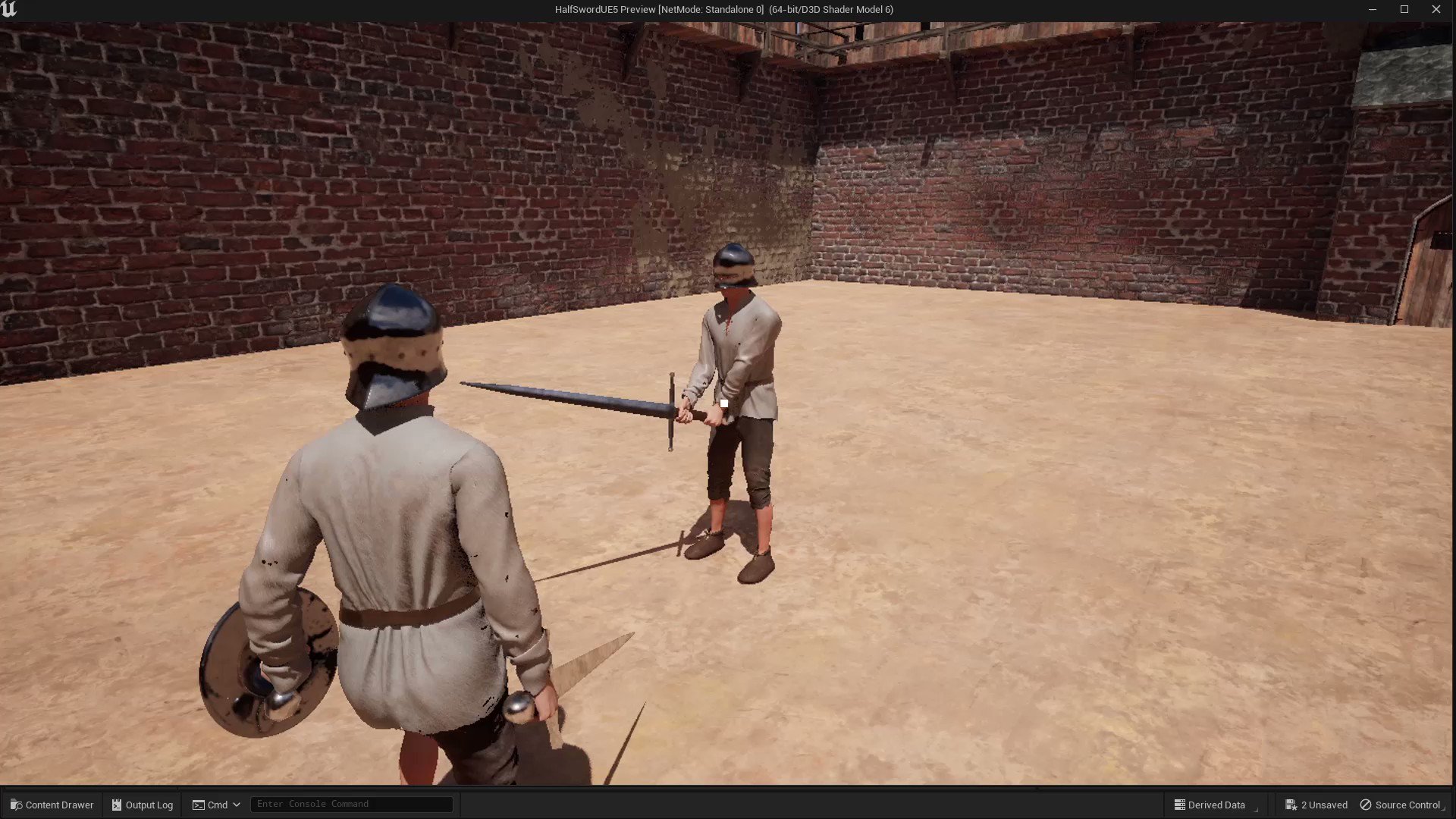Screen dimensions: 1456x819
Task: Click the maximize window button
Action: point(1404,9)
